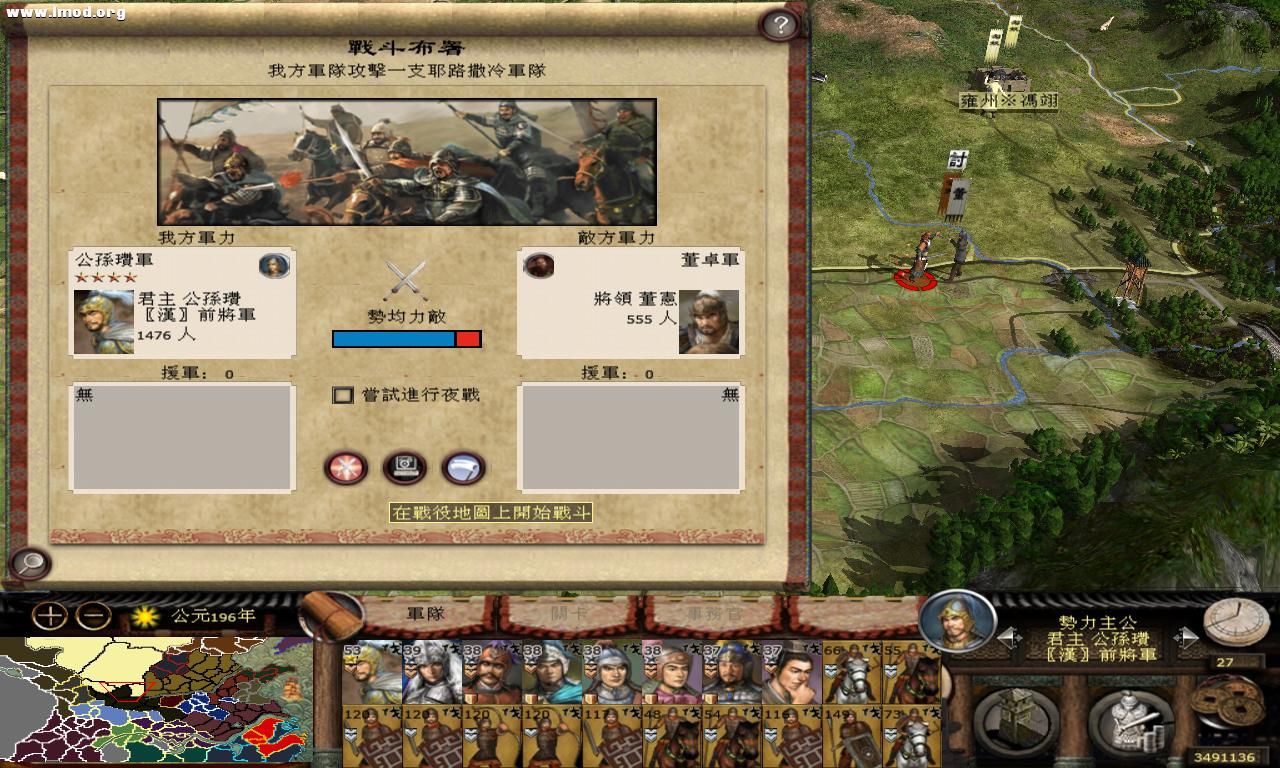
Task: Withdraw using the white flag icon
Action: 463,467
